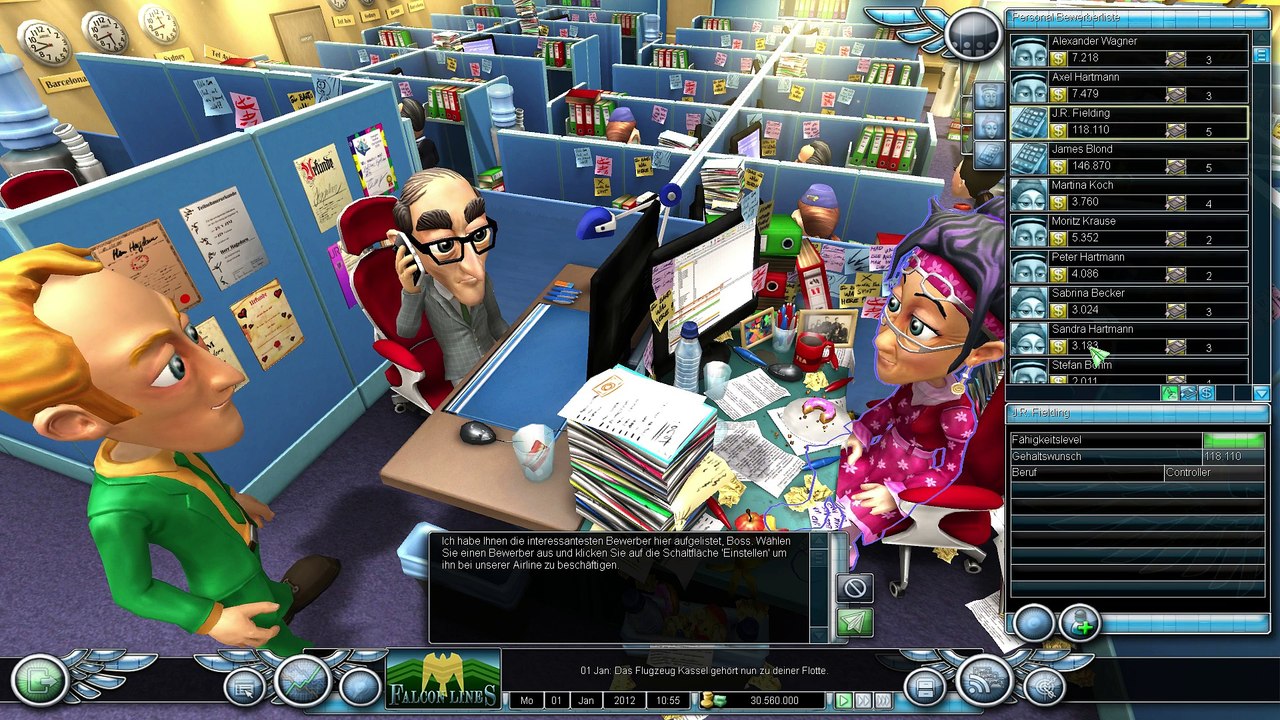Dismiss the dialogue with the cancel icon
Image resolution: width=1280 pixels, height=720 pixels.
pos(855,587)
